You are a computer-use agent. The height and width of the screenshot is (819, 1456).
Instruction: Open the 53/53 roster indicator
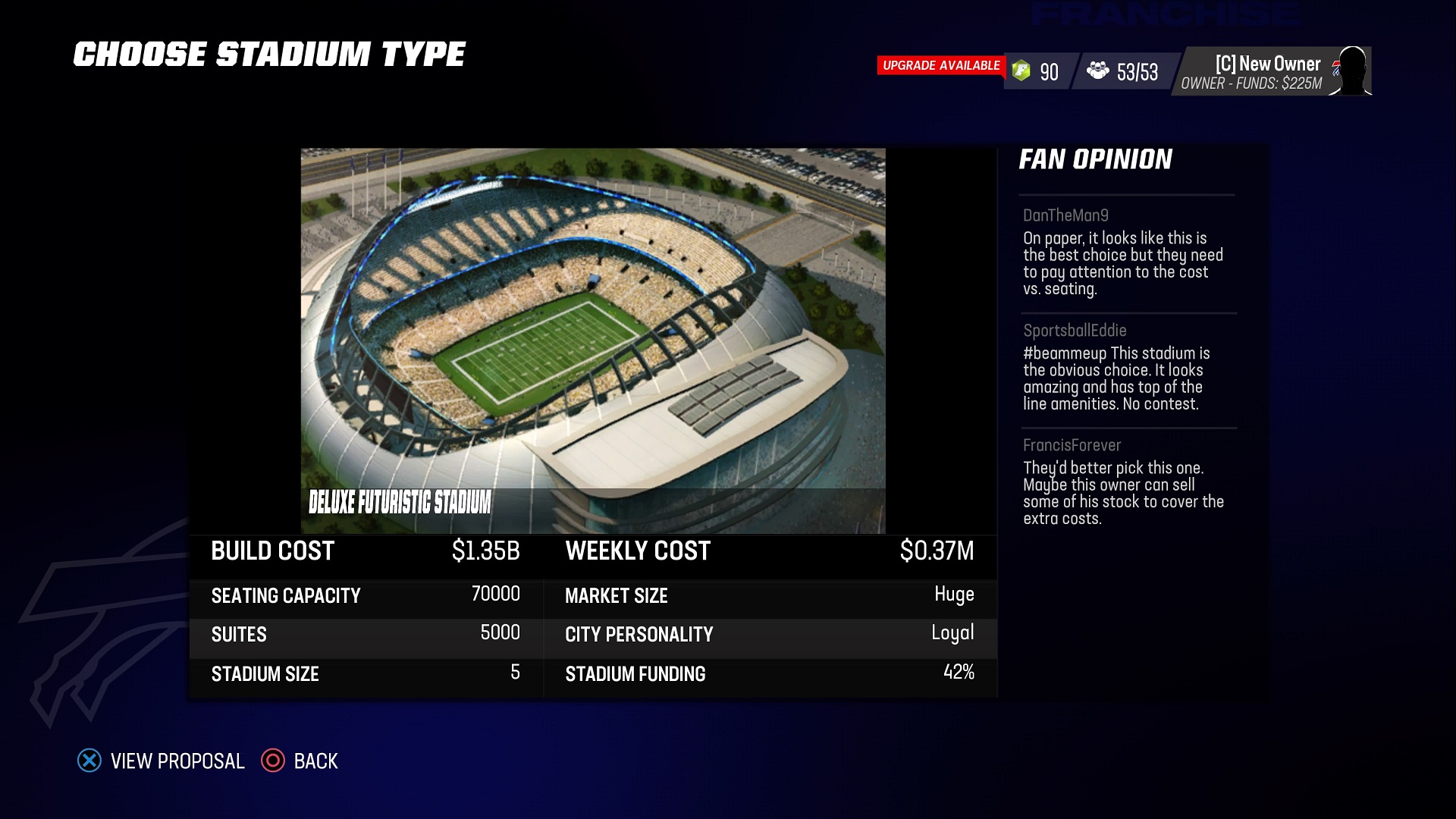(x=1123, y=72)
